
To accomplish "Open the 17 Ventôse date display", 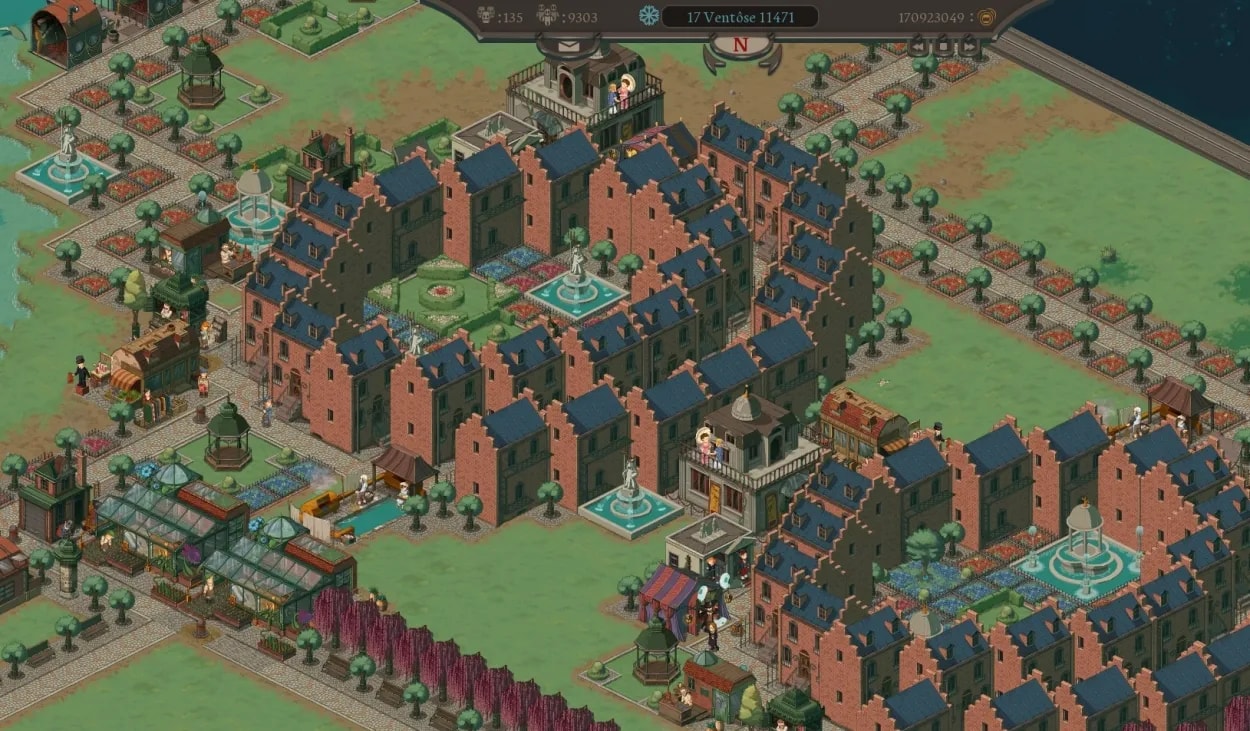I will point(739,17).
